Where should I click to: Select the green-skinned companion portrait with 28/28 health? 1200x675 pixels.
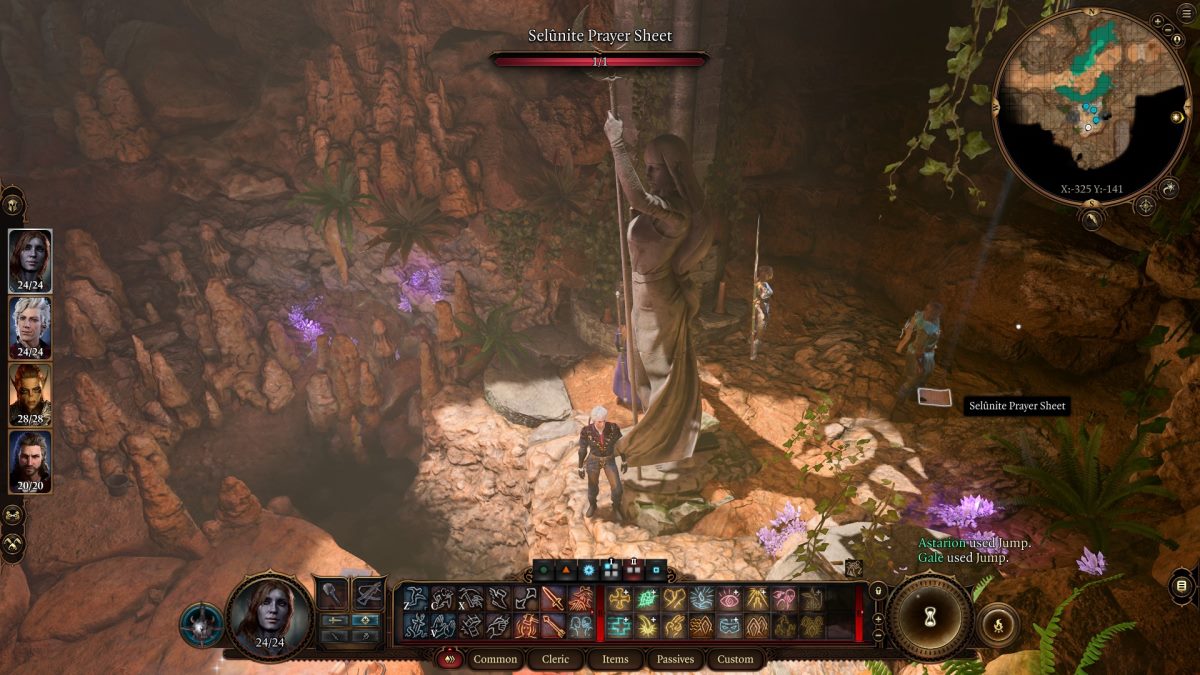30,393
